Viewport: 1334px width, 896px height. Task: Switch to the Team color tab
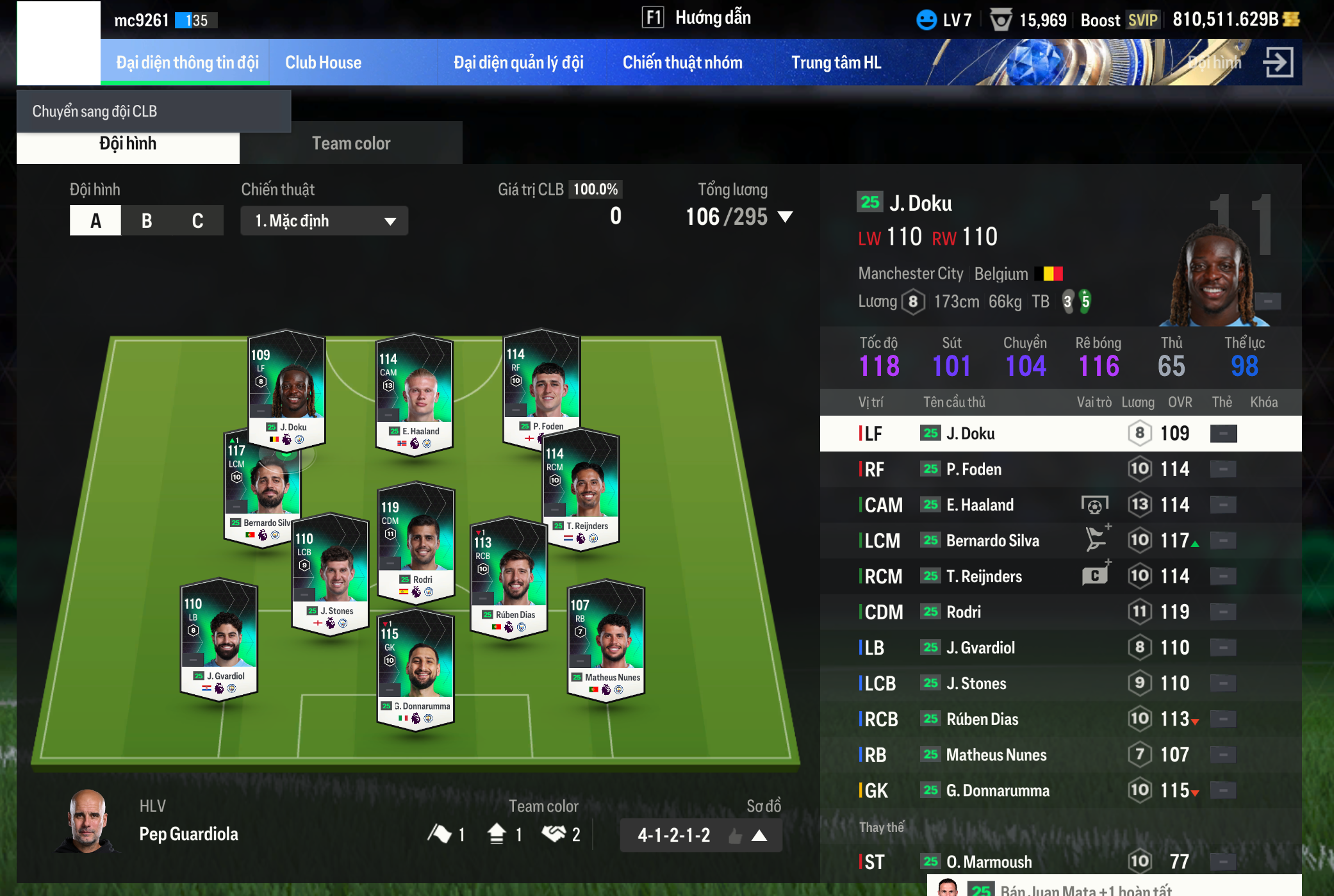tap(350, 143)
